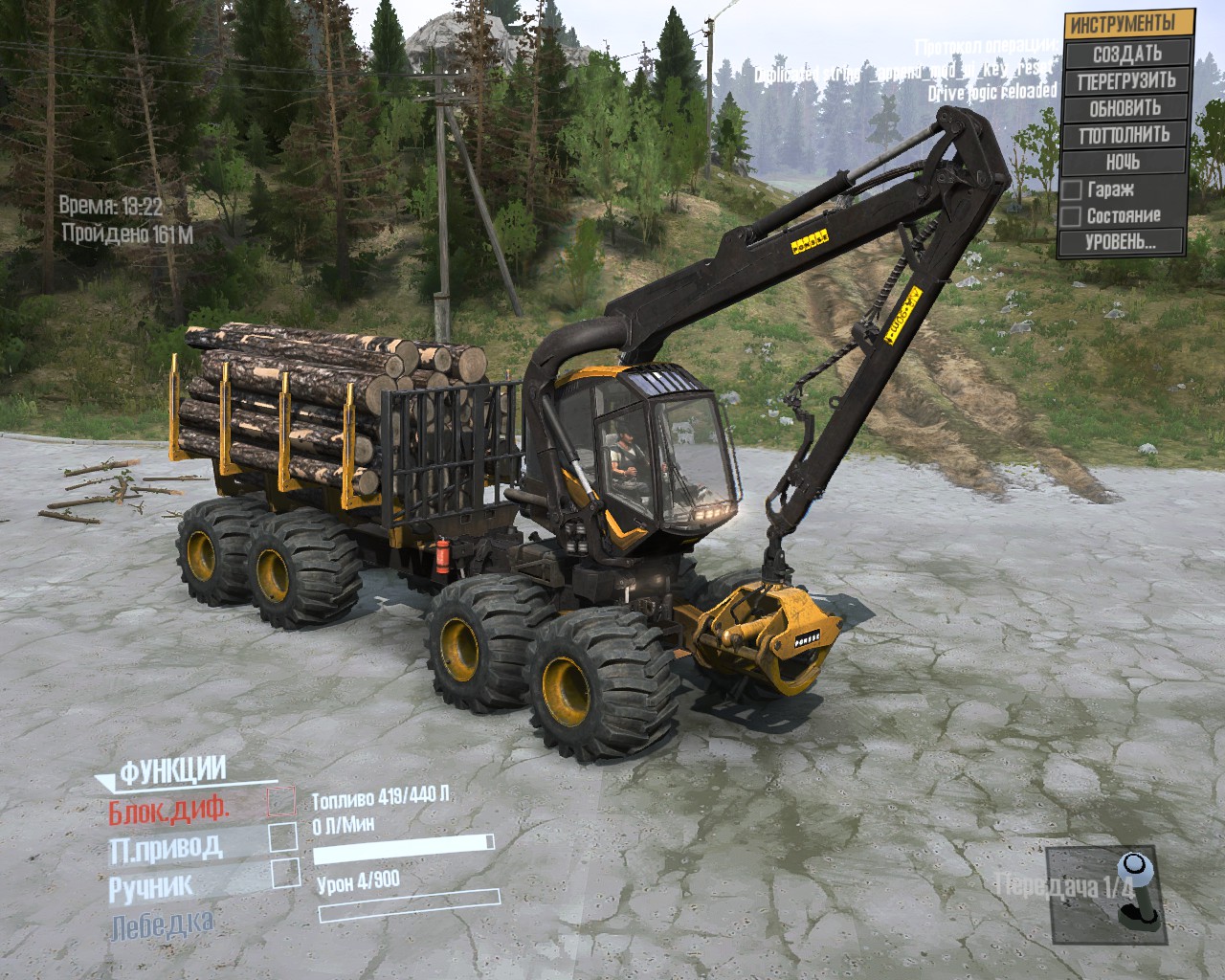Select the ПЕРЕГРУЗИТЬ reload button
1225x980 pixels.
coord(1126,80)
